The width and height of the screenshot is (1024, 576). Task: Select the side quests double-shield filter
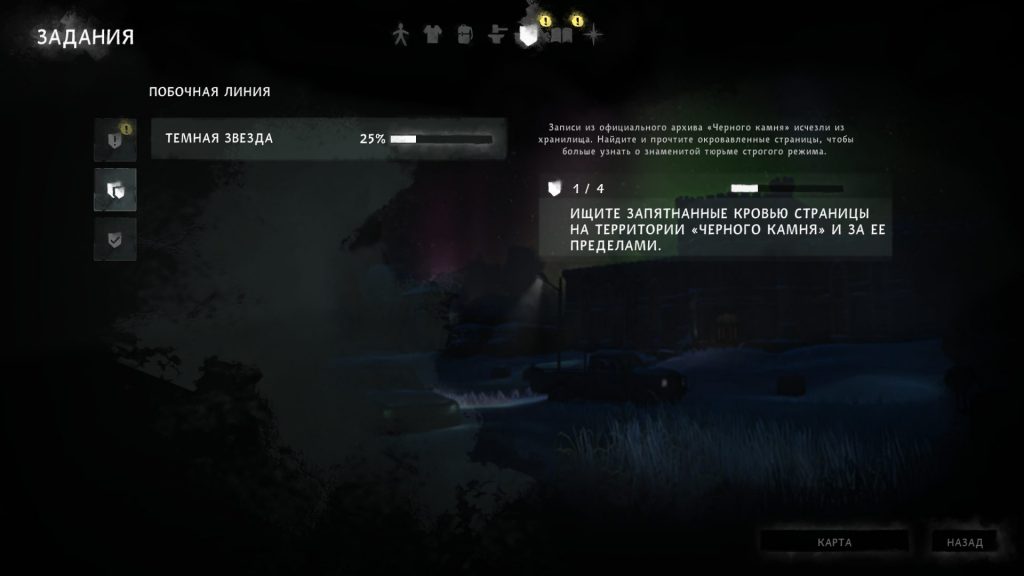[x=115, y=189]
